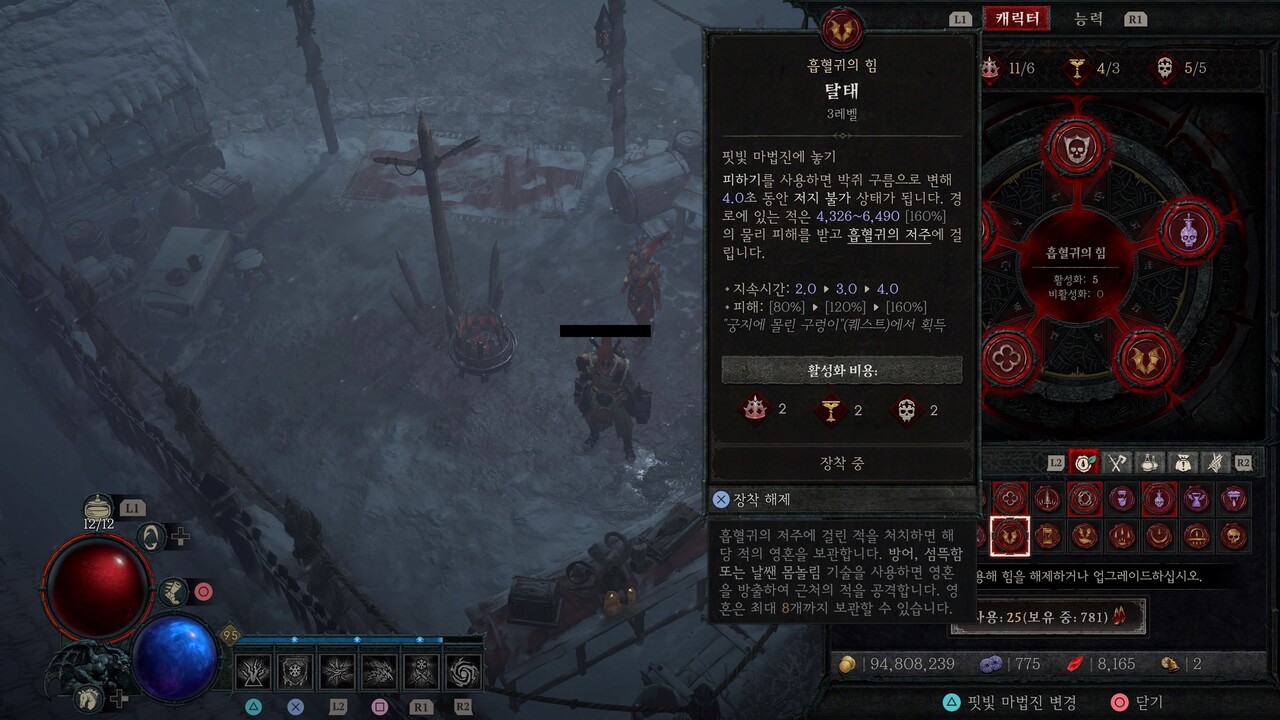Activate the swirling vortex skill on the hotbar
Image resolution: width=1280 pixels, height=720 pixels.
[463, 672]
